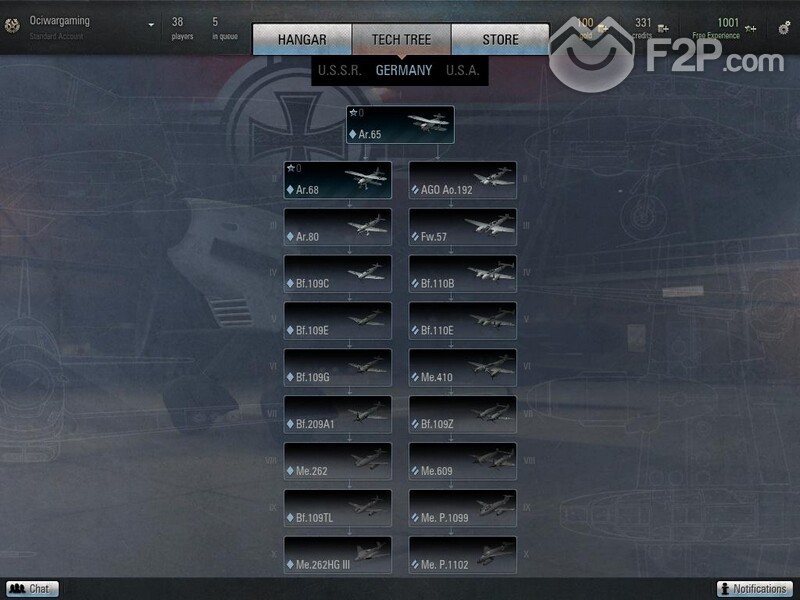800x600 pixels.
Task: Select the Me.262HG III aircraft
Action: coord(338,555)
